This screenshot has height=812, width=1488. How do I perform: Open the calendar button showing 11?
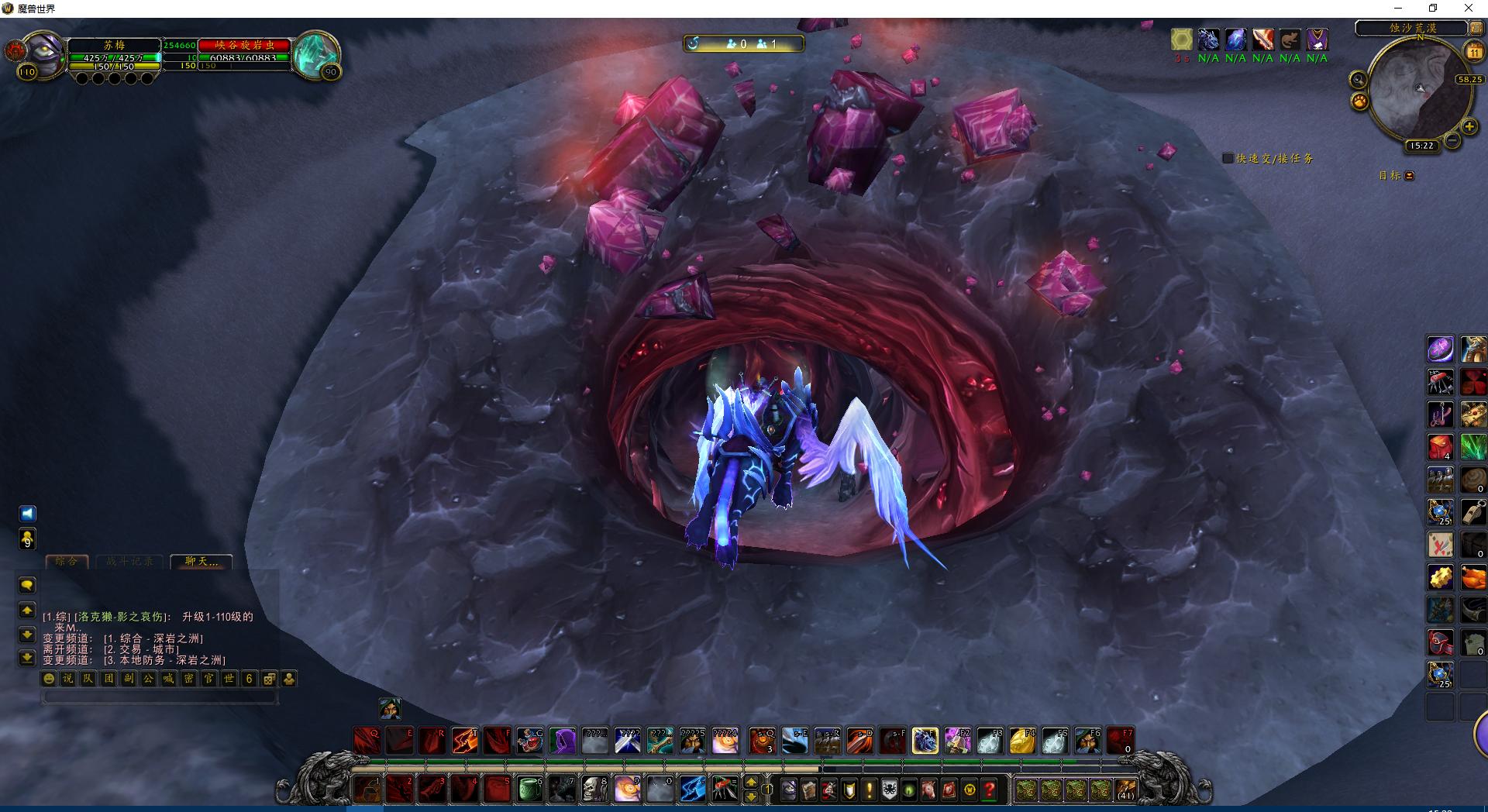pos(1473,52)
